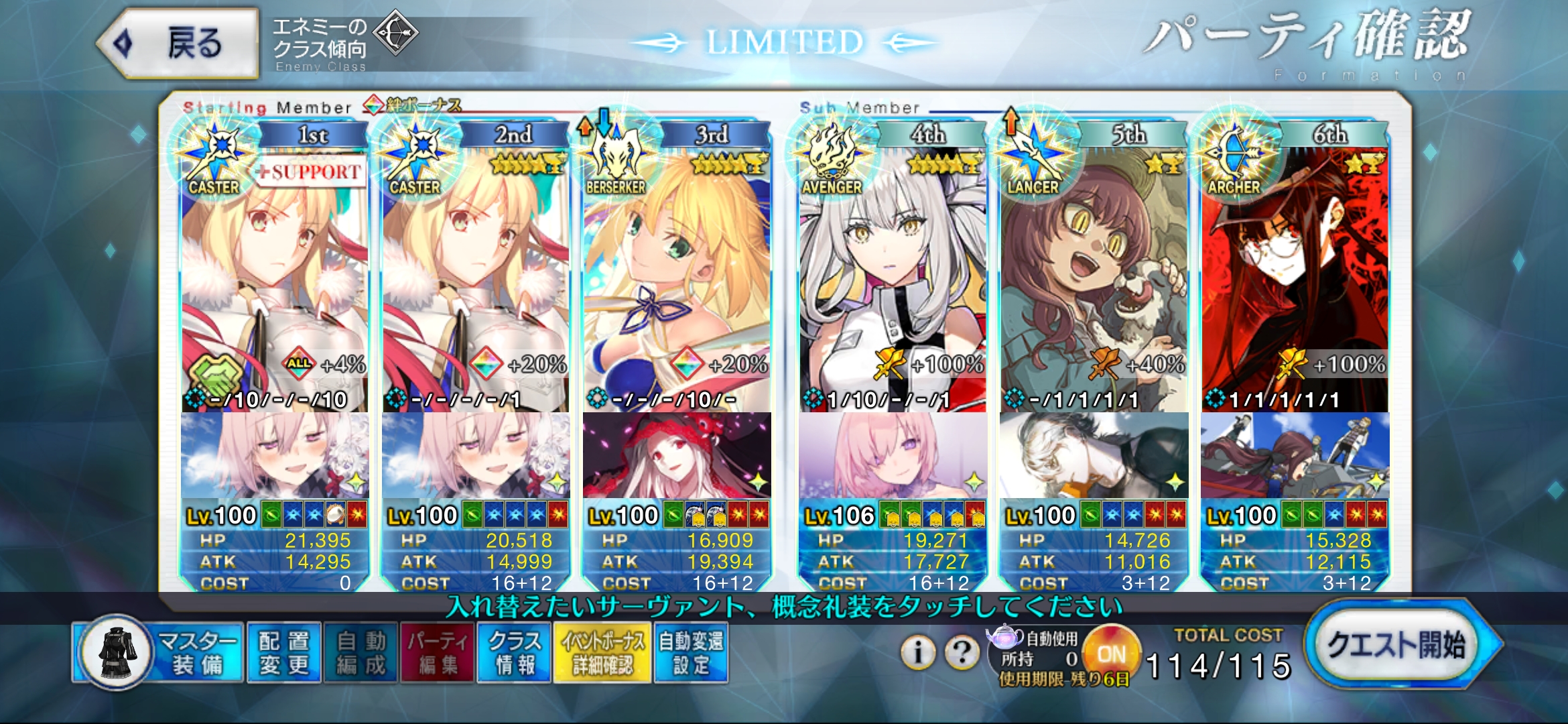The width and height of the screenshot is (1568, 724).
Task: Open 自動変還設定 settings
Action: [x=691, y=652]
